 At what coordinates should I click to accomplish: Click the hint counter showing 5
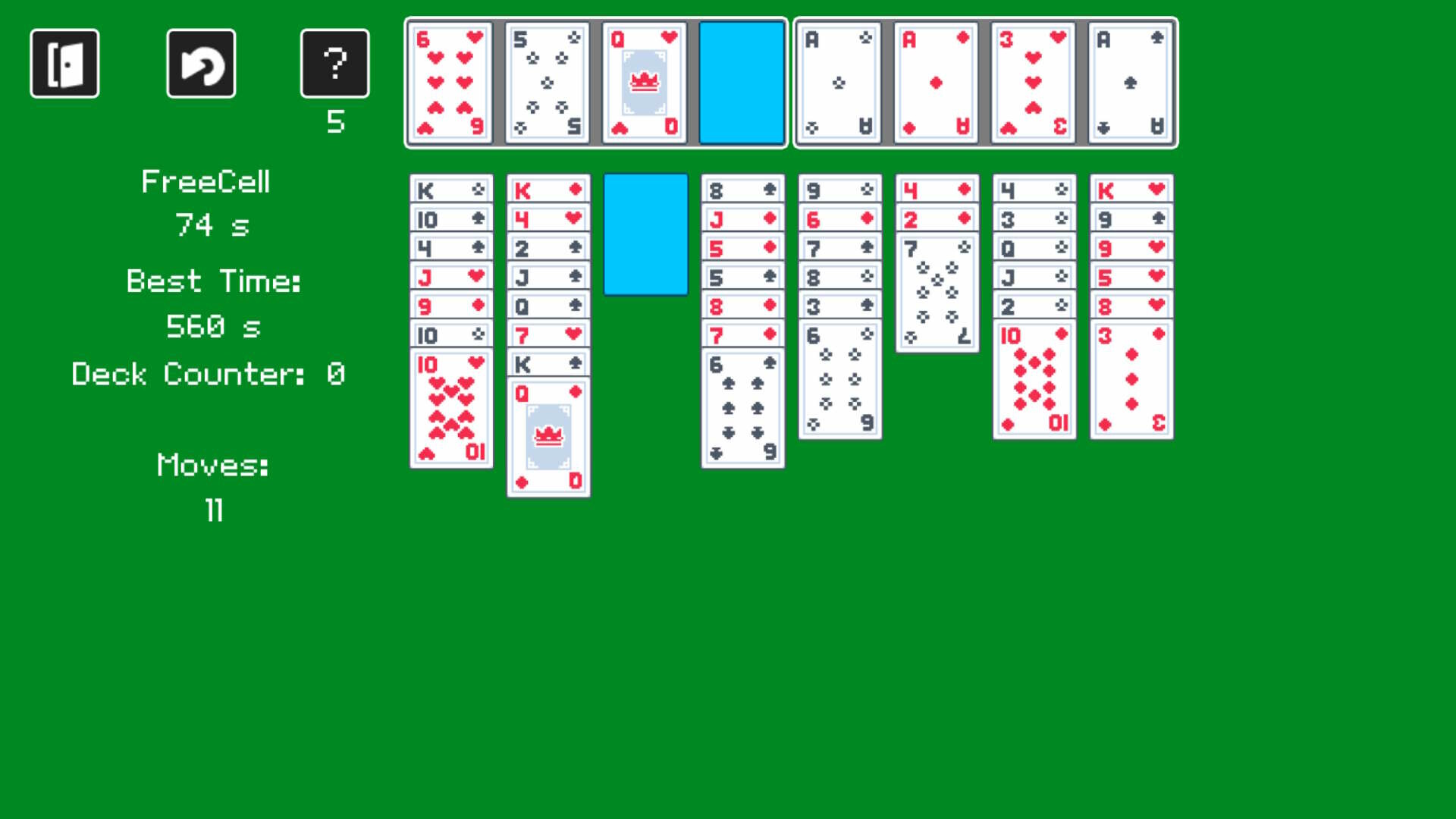click(334, 120)
